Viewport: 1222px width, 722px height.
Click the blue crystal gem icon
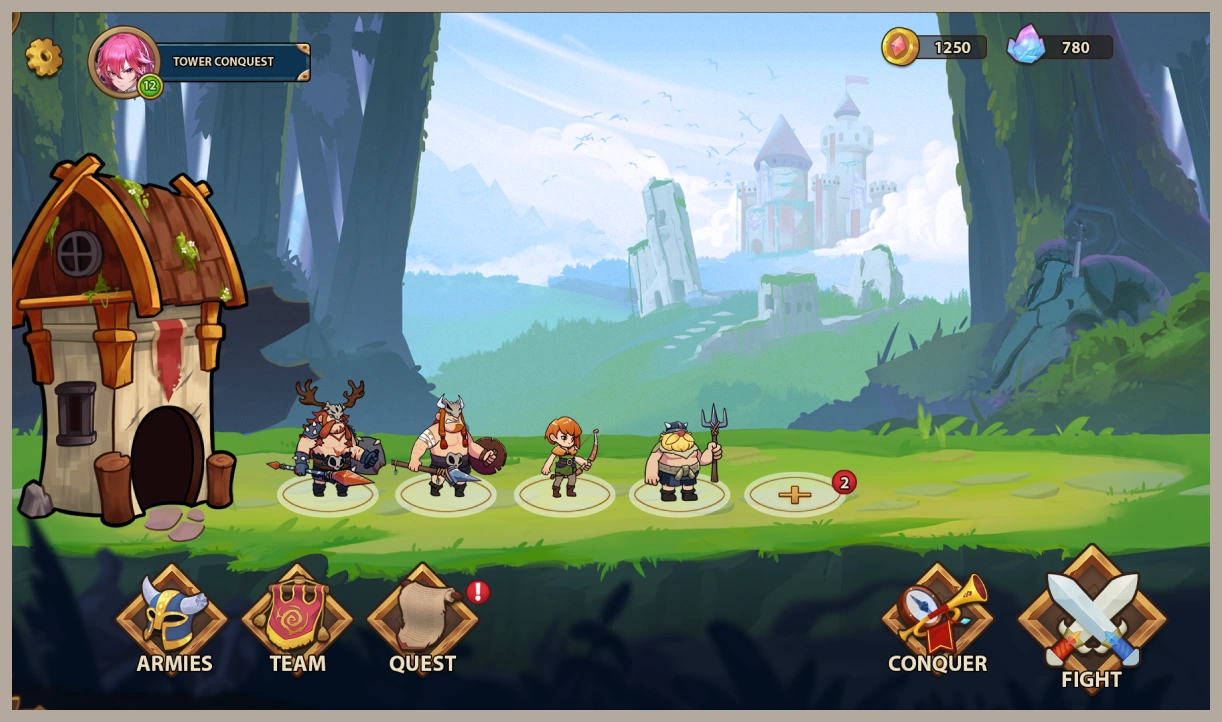[1025, 45]
